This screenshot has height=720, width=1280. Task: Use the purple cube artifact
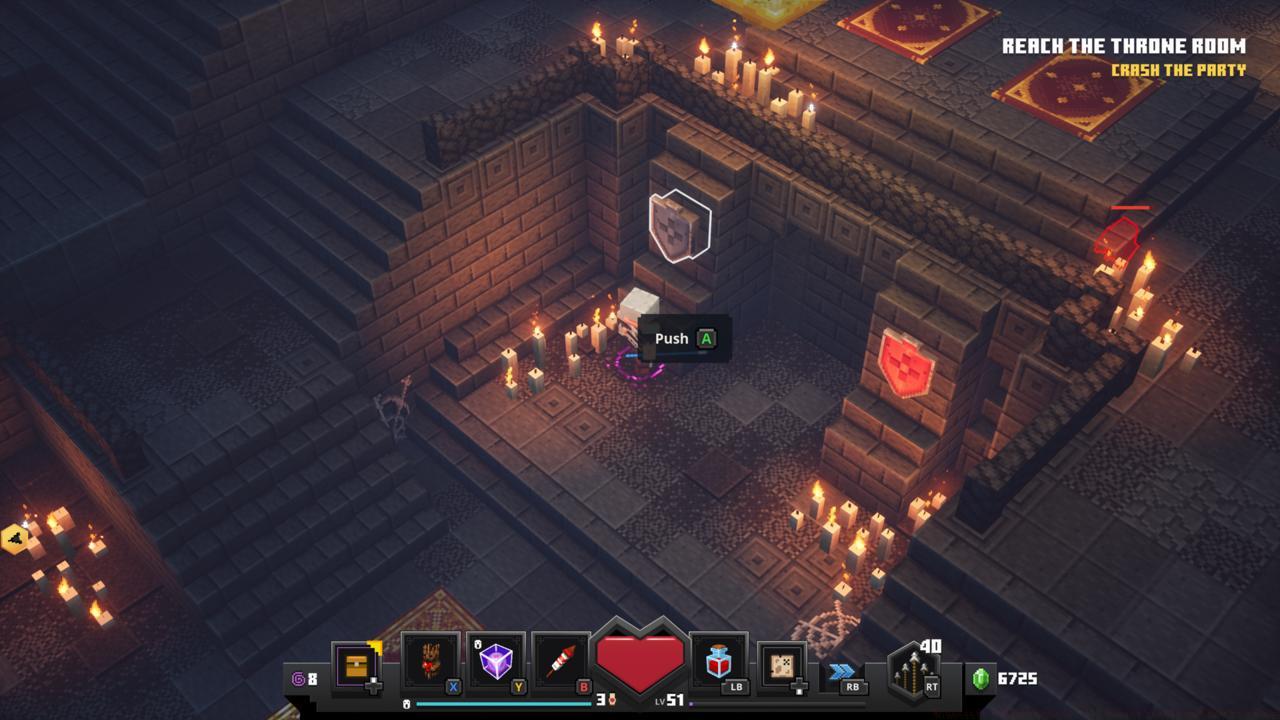pos(496,662)
